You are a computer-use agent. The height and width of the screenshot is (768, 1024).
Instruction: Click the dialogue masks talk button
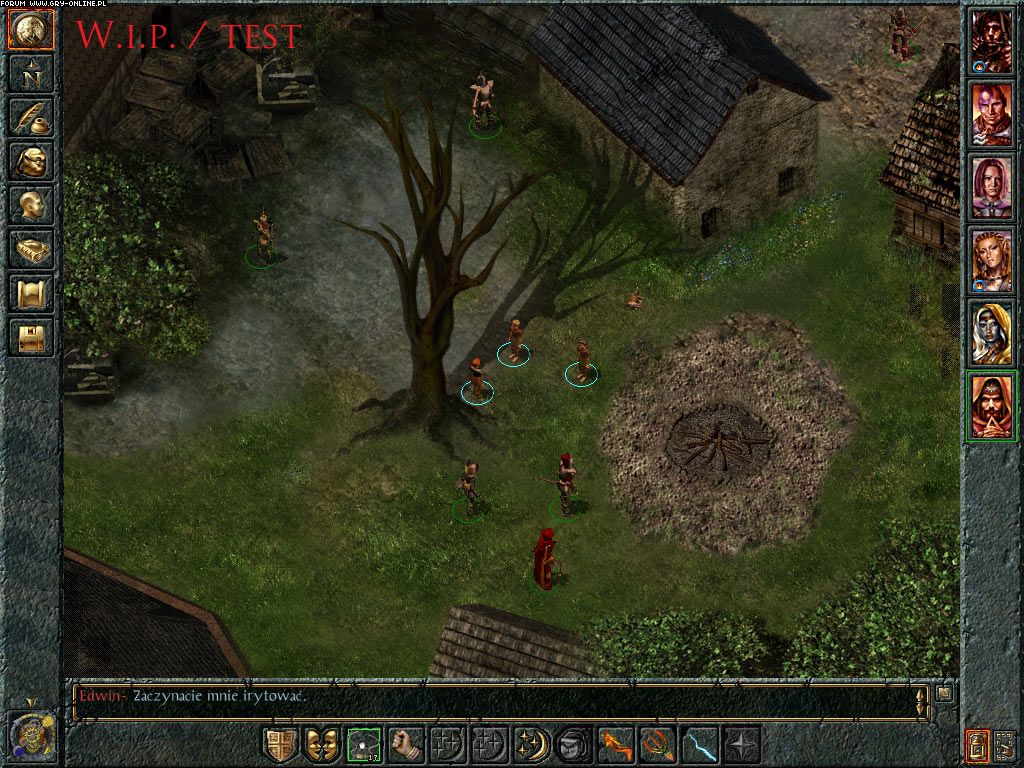(x=322, y=745)
